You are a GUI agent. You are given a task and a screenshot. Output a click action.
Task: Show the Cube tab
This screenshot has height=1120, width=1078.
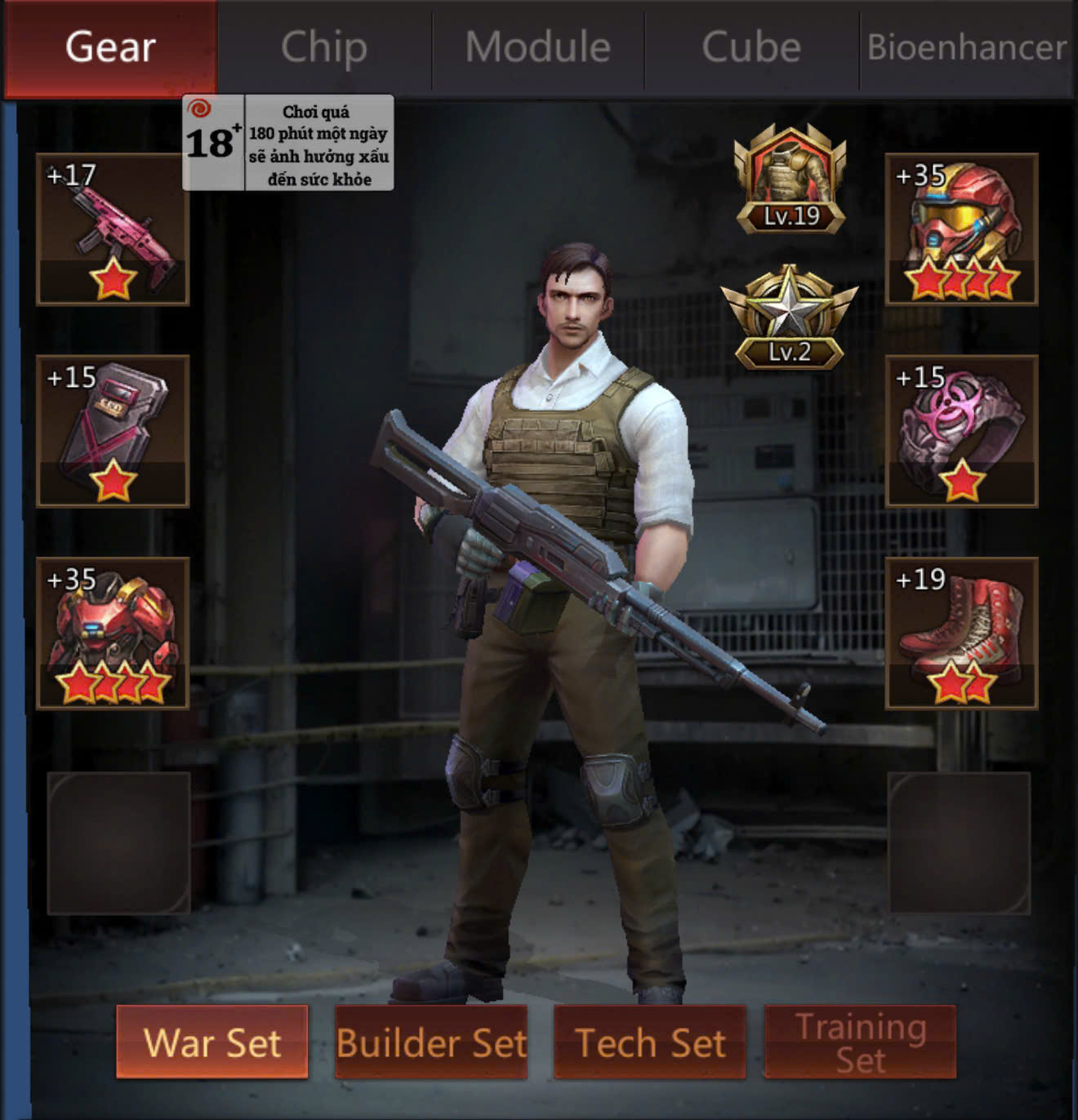[x=751, y=47]
